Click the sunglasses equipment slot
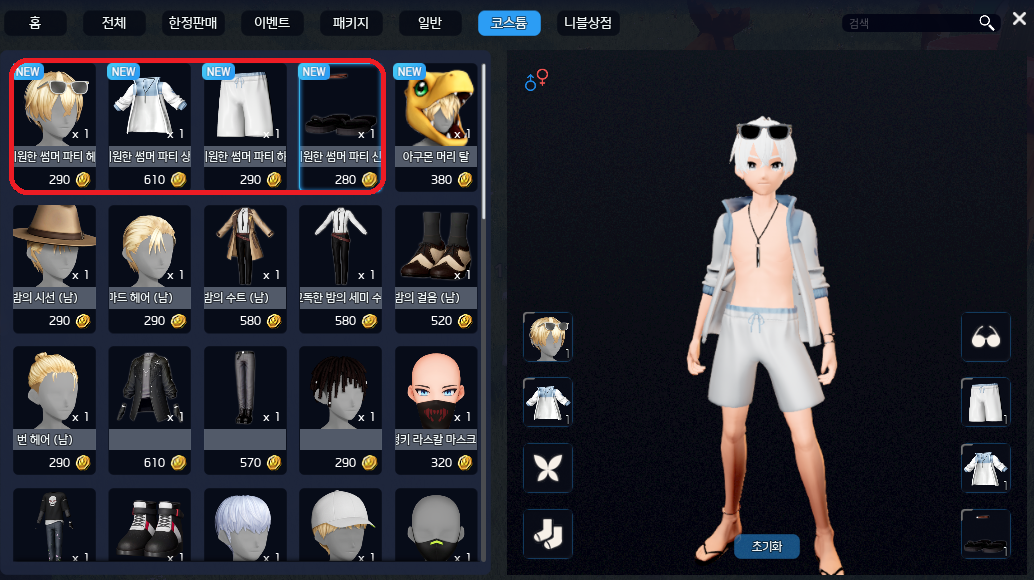 985,338
